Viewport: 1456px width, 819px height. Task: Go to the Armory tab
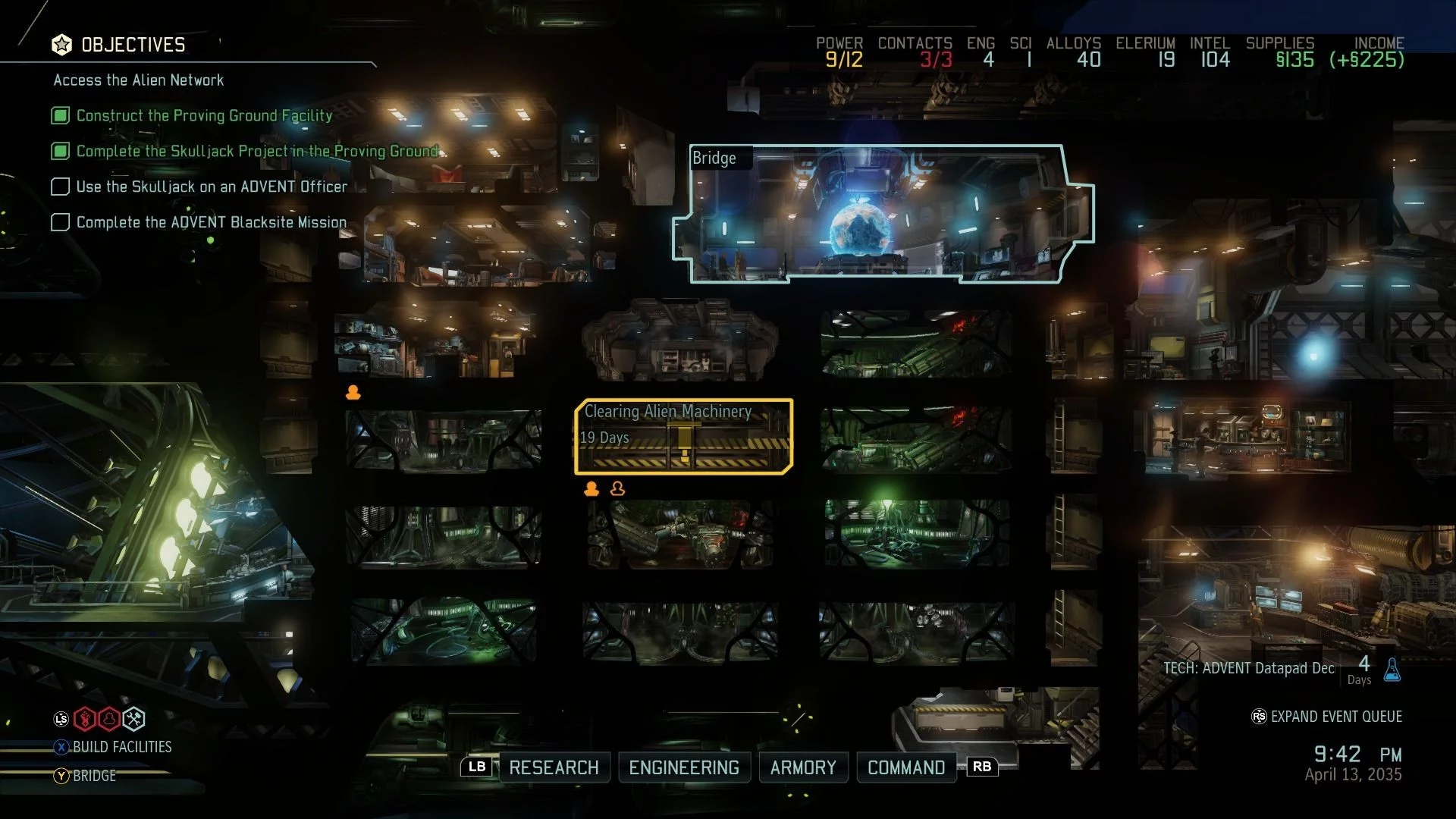(x=803, y=767)
